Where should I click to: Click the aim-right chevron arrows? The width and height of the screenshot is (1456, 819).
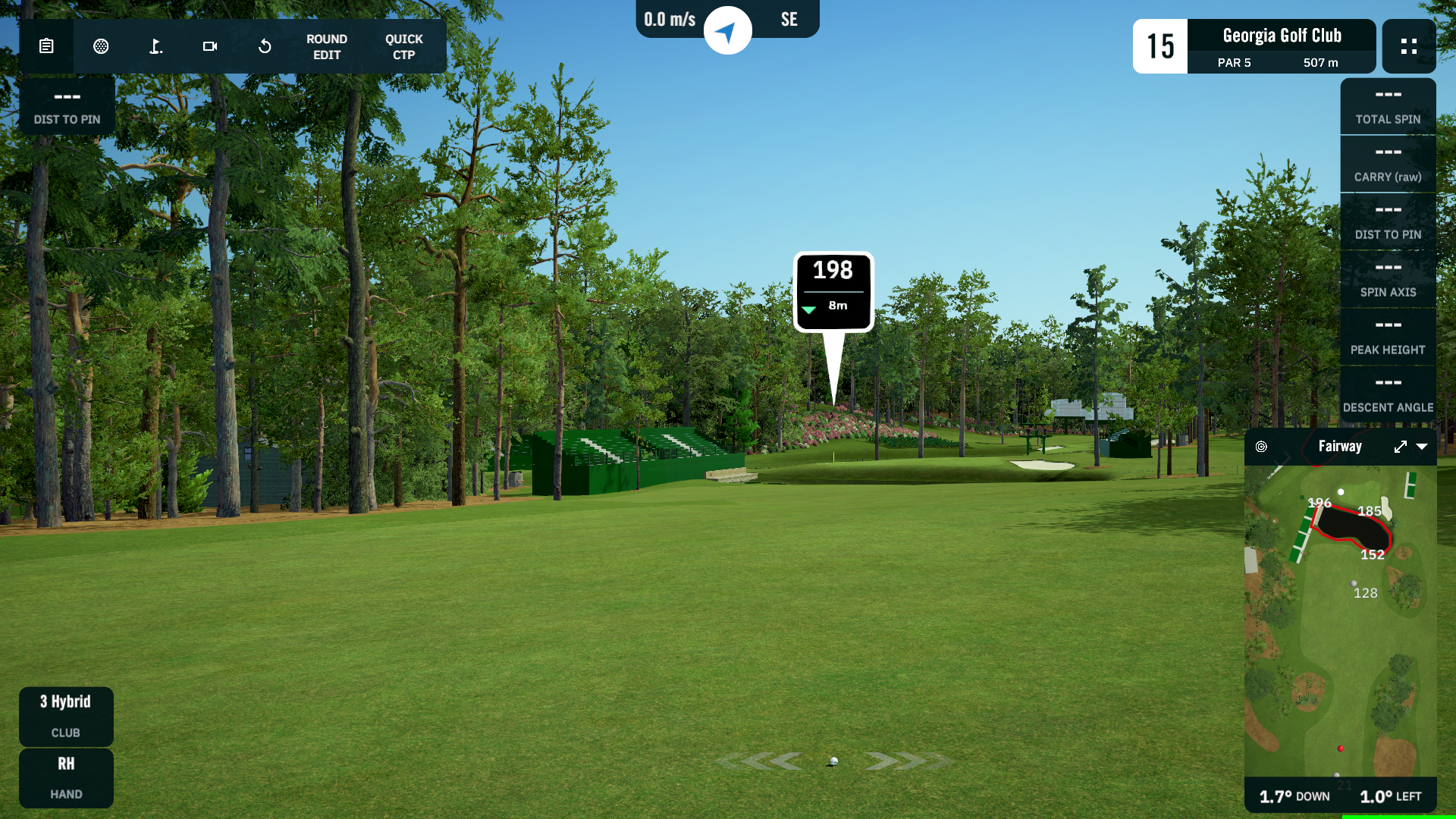pos(905,761)
